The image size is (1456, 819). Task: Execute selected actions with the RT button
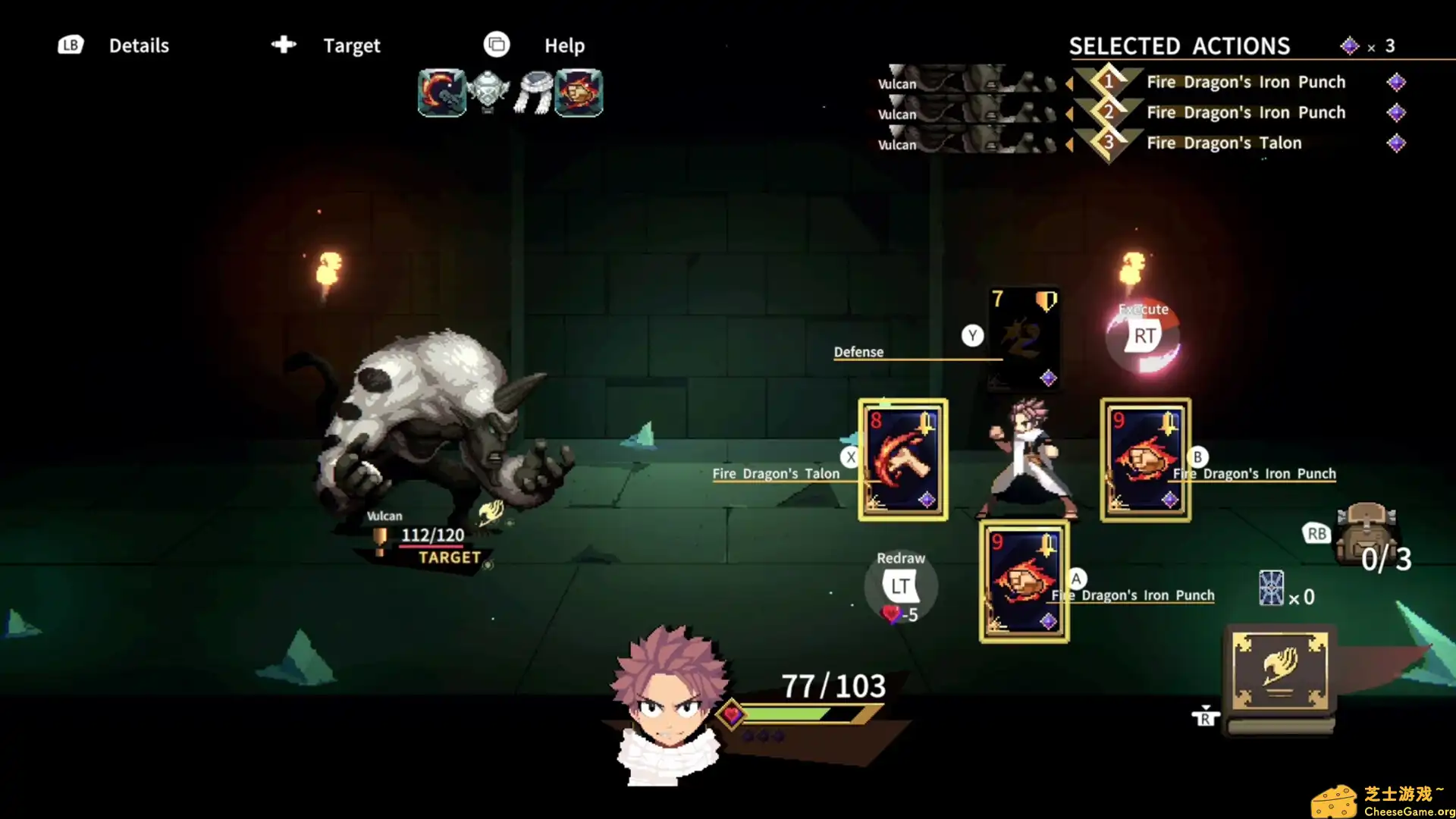coord(1143,334)
